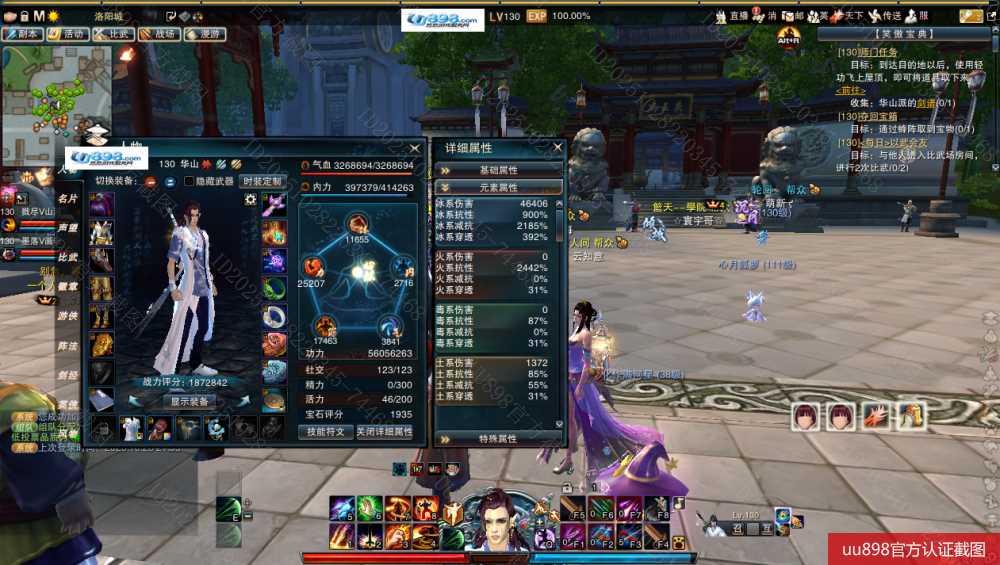Open the 活动 events menu

[68, 34]
